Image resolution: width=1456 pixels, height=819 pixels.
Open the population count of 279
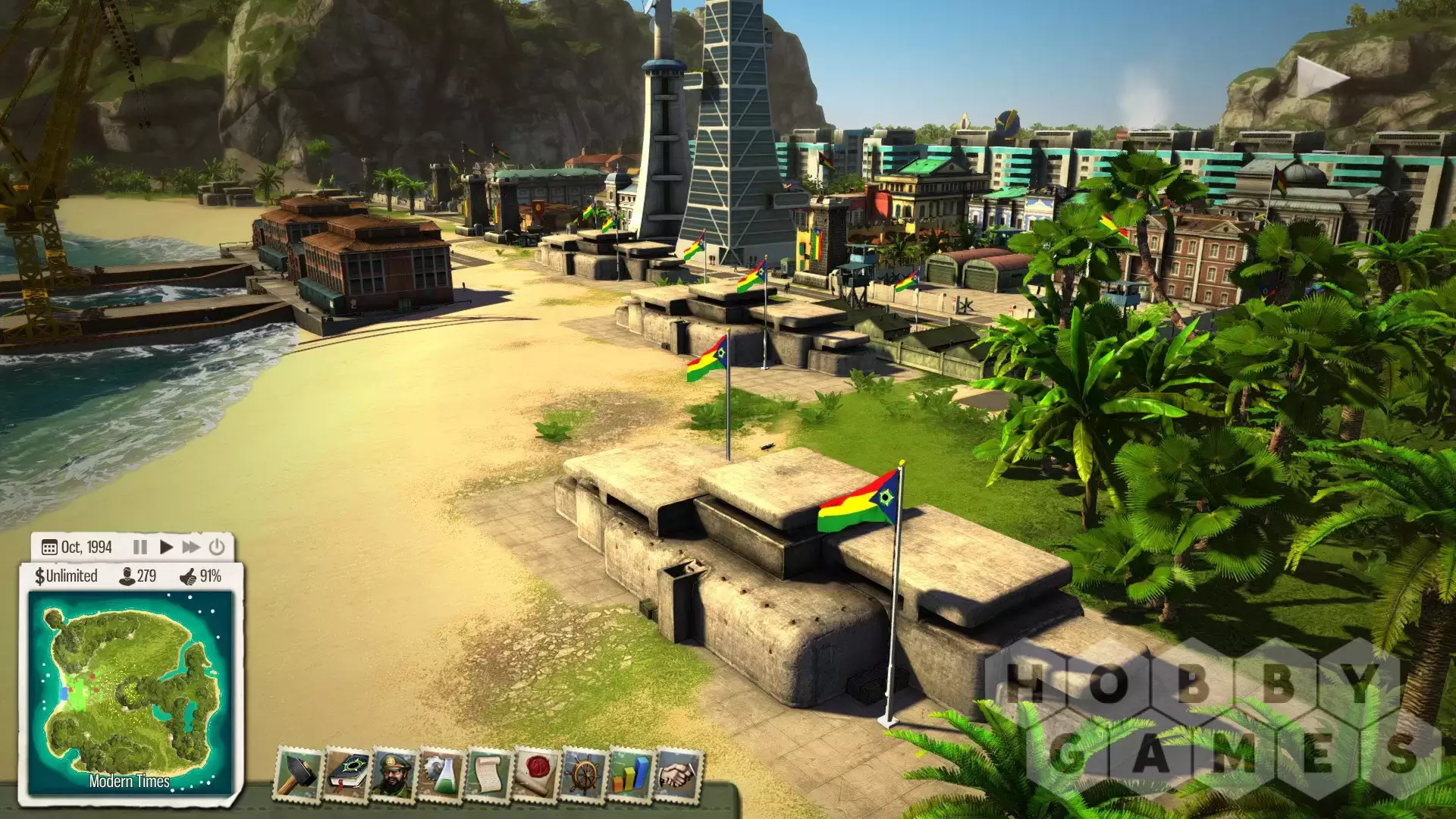coord(138,576)
